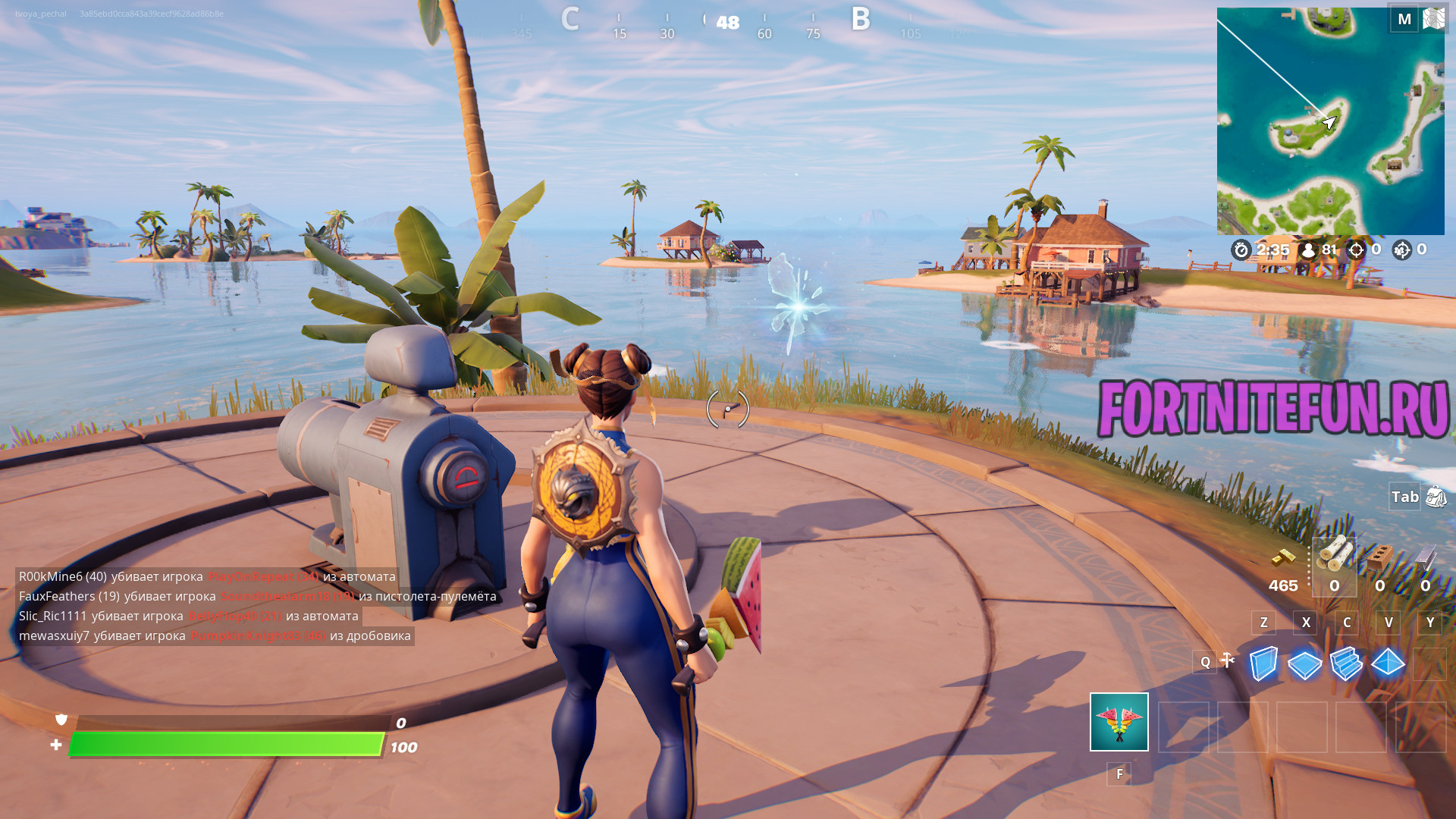This screenshot has height=819, width=1456.
Task: Click the gold bars icon
Action: click(1282, 559)
